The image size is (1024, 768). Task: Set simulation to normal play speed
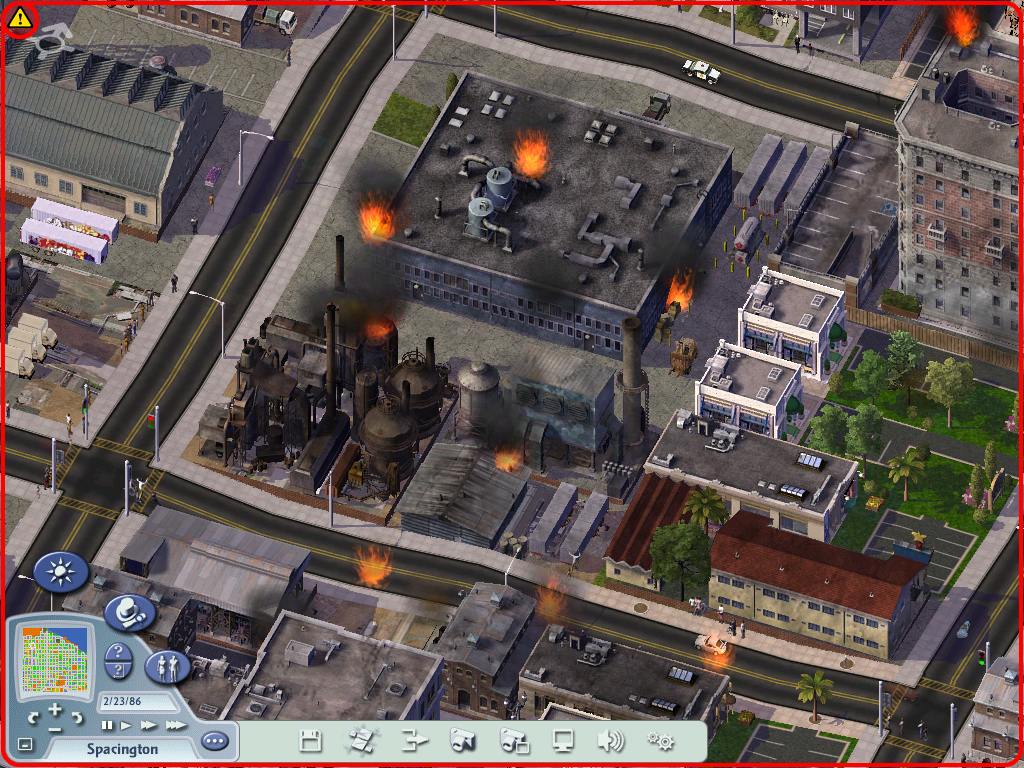point(126,724)
